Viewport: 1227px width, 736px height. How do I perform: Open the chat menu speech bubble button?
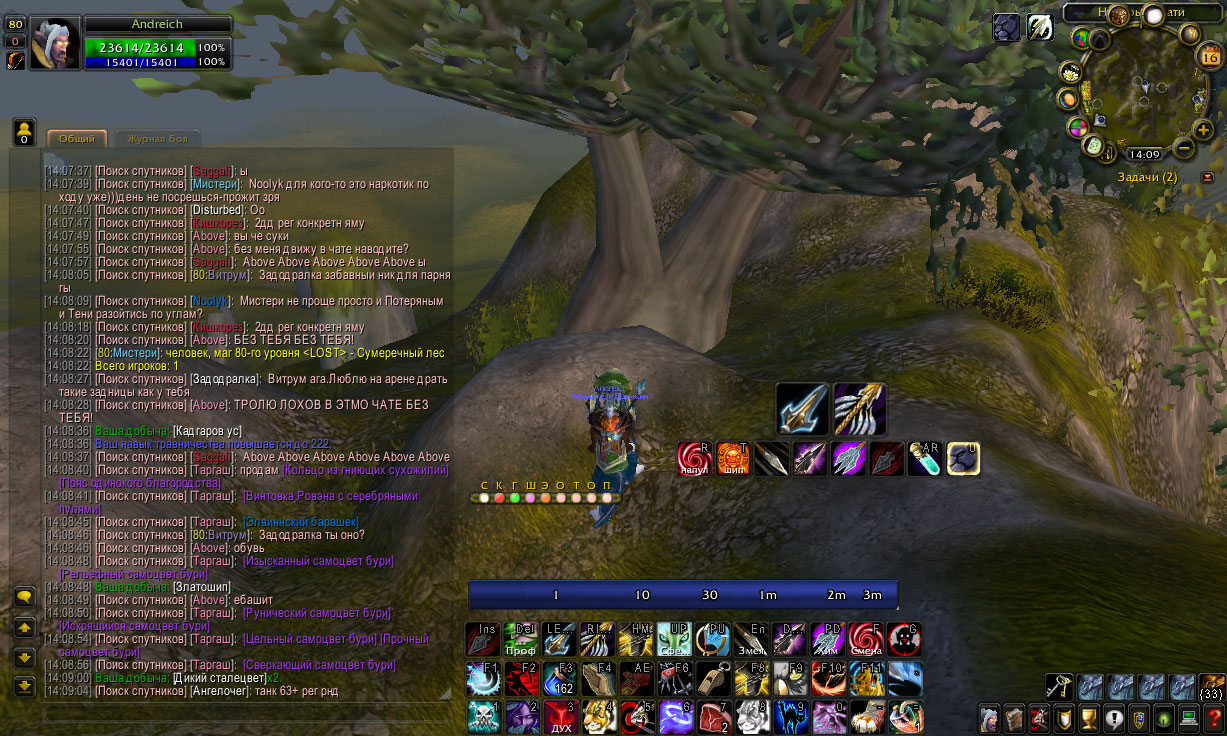(x=25, y=597)
